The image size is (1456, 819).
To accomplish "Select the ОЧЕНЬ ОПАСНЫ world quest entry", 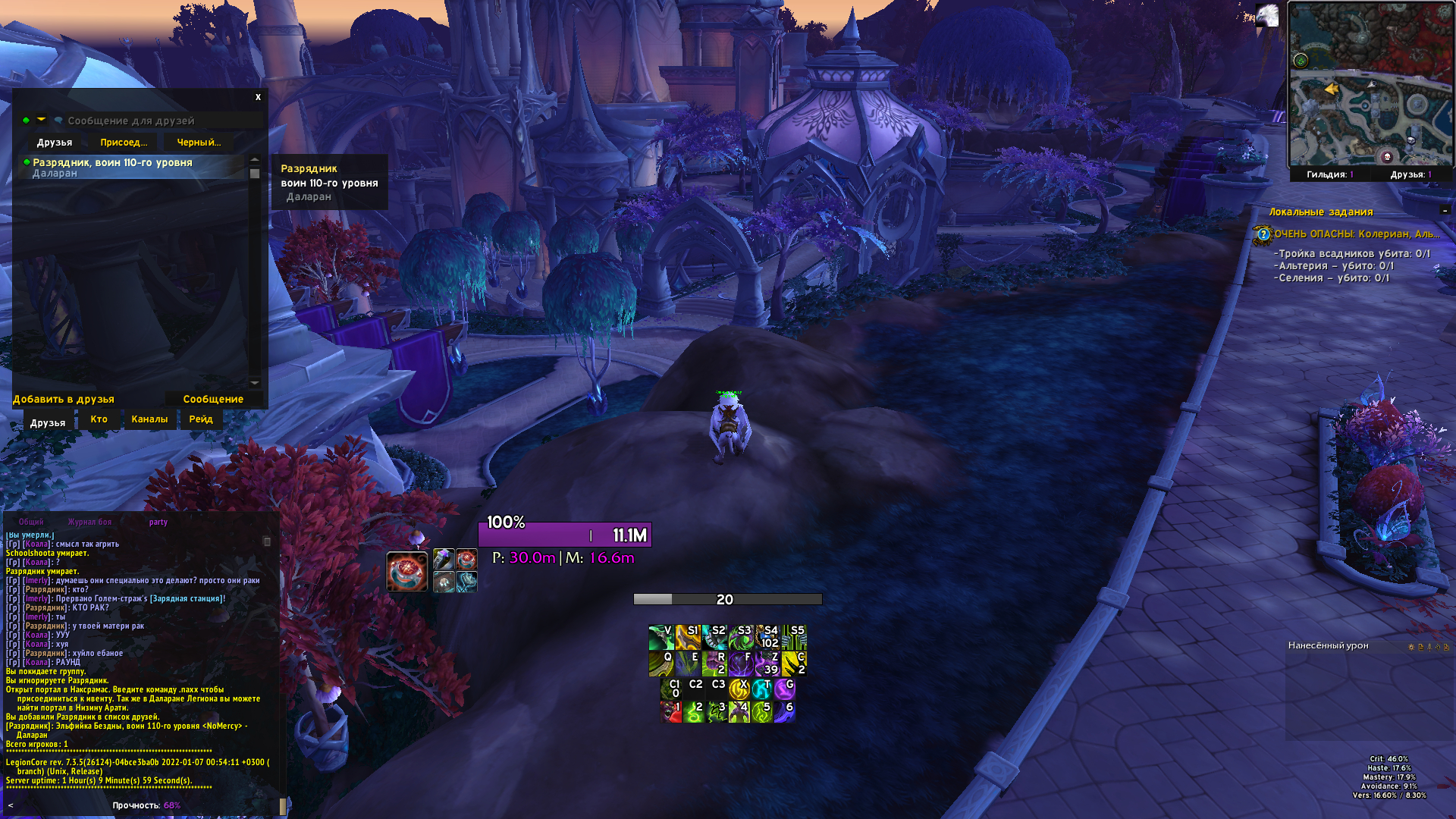I will [1356, 234].
